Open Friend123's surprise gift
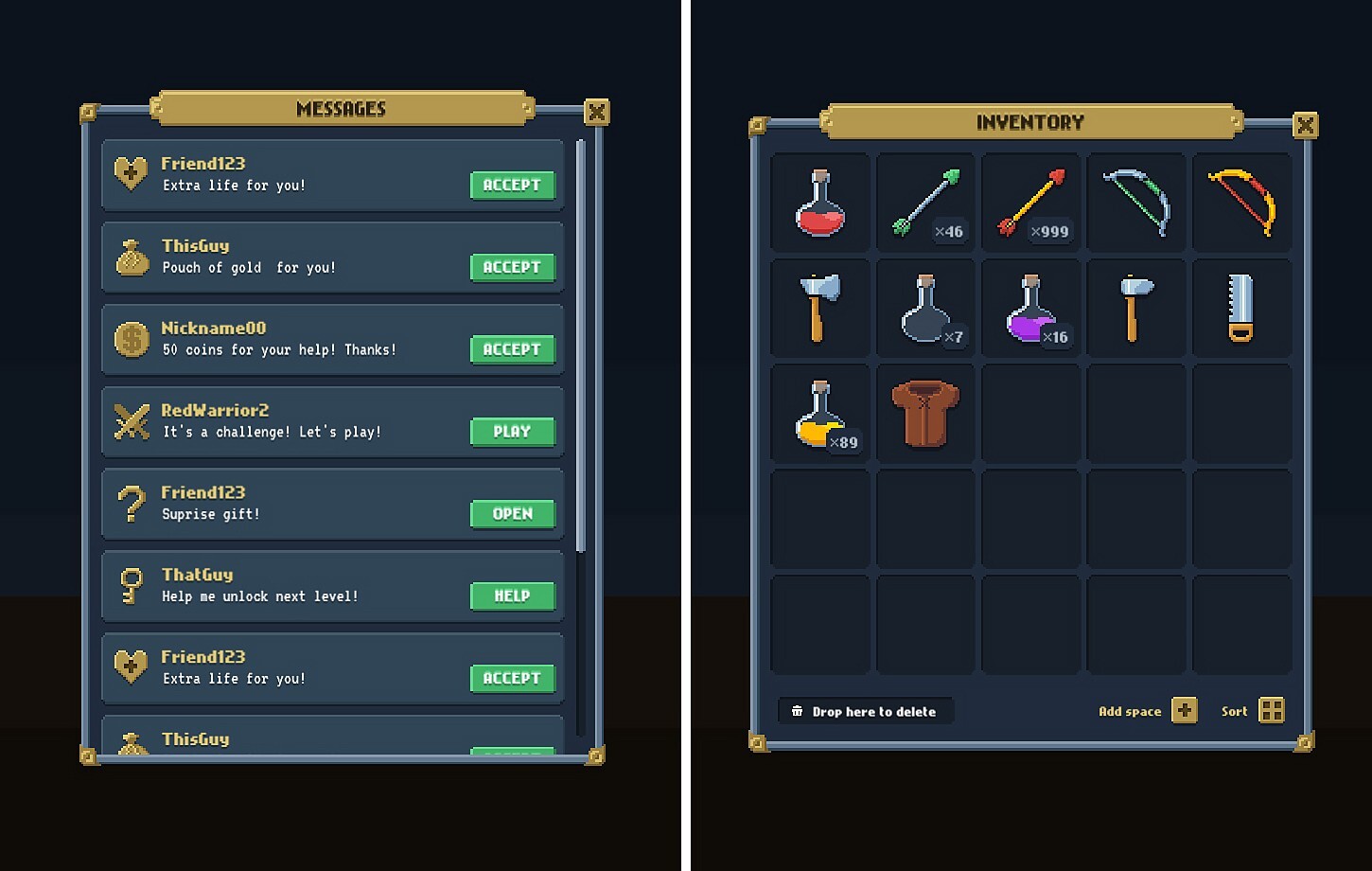This screenshot has width=1372, height=871. click(x=512, y=514)
